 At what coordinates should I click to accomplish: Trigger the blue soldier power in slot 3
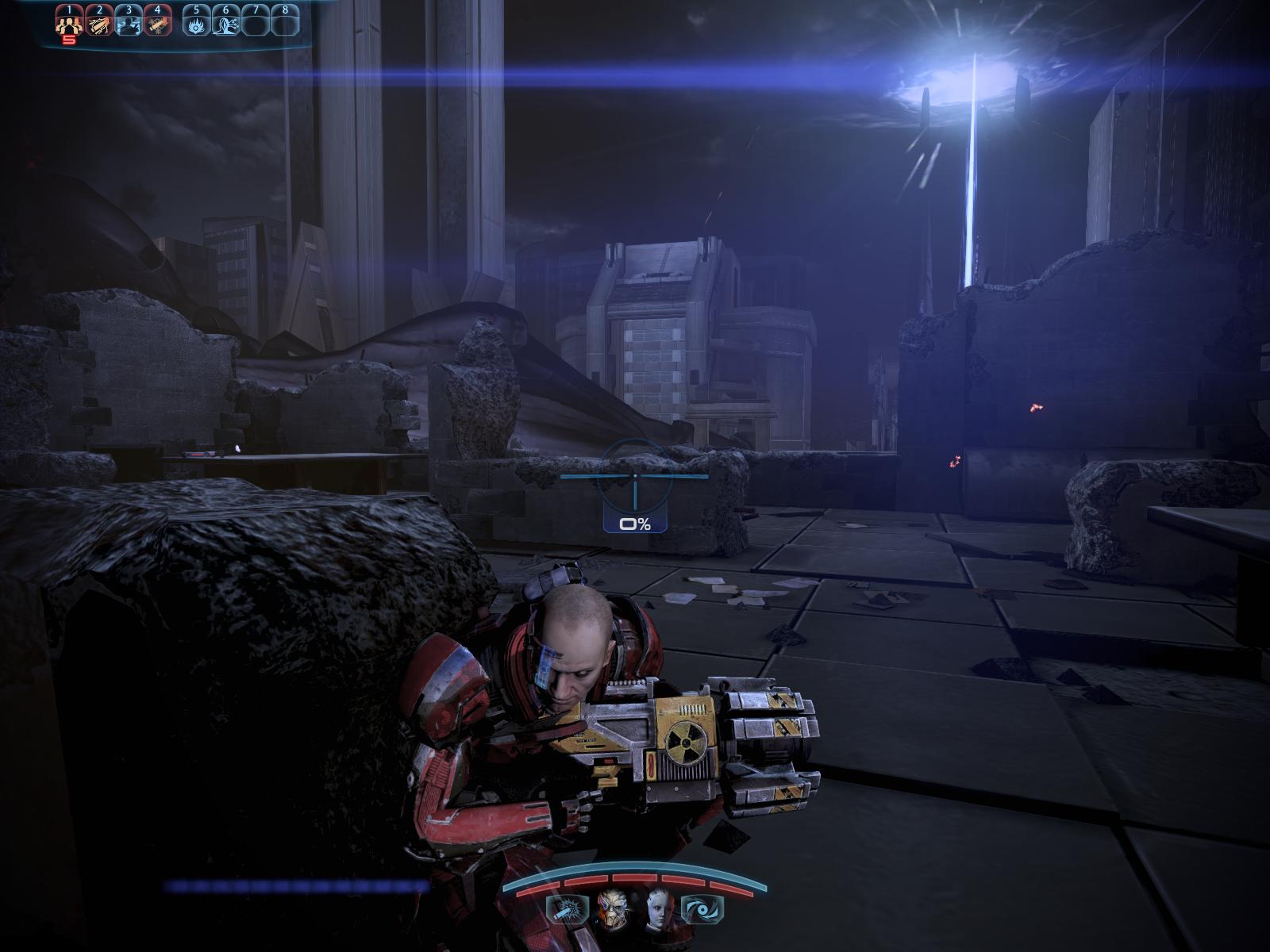coord(129,24)
